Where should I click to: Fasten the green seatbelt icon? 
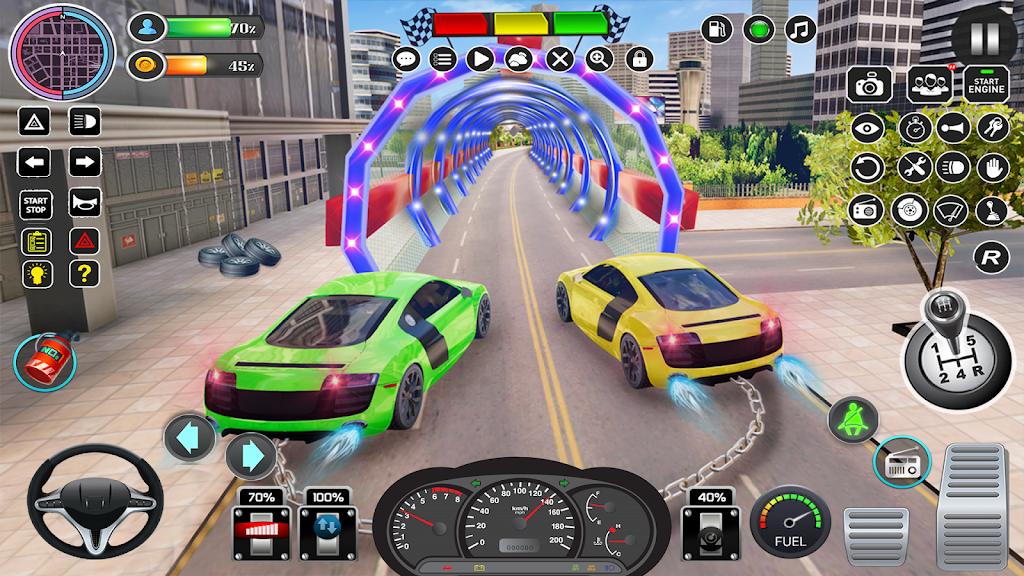852,419
